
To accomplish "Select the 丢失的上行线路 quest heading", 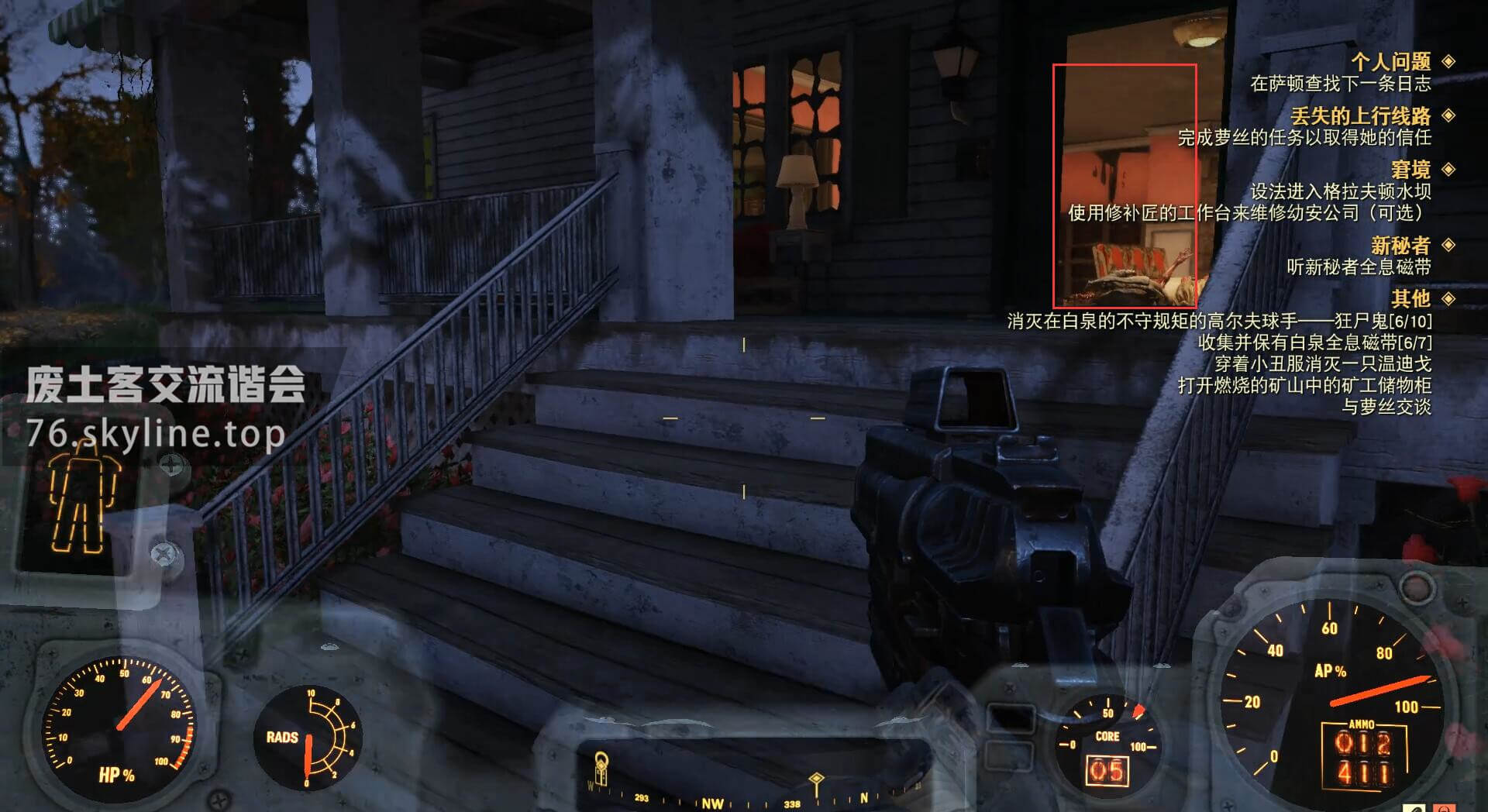I will point(1360,116).
